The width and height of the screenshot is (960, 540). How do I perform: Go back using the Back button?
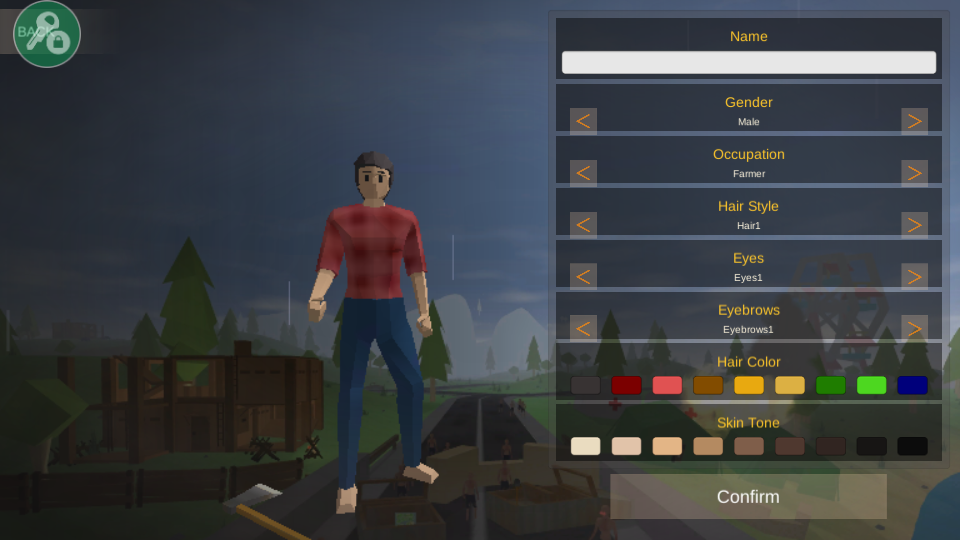pyautogui.click(x=47, y=34)
